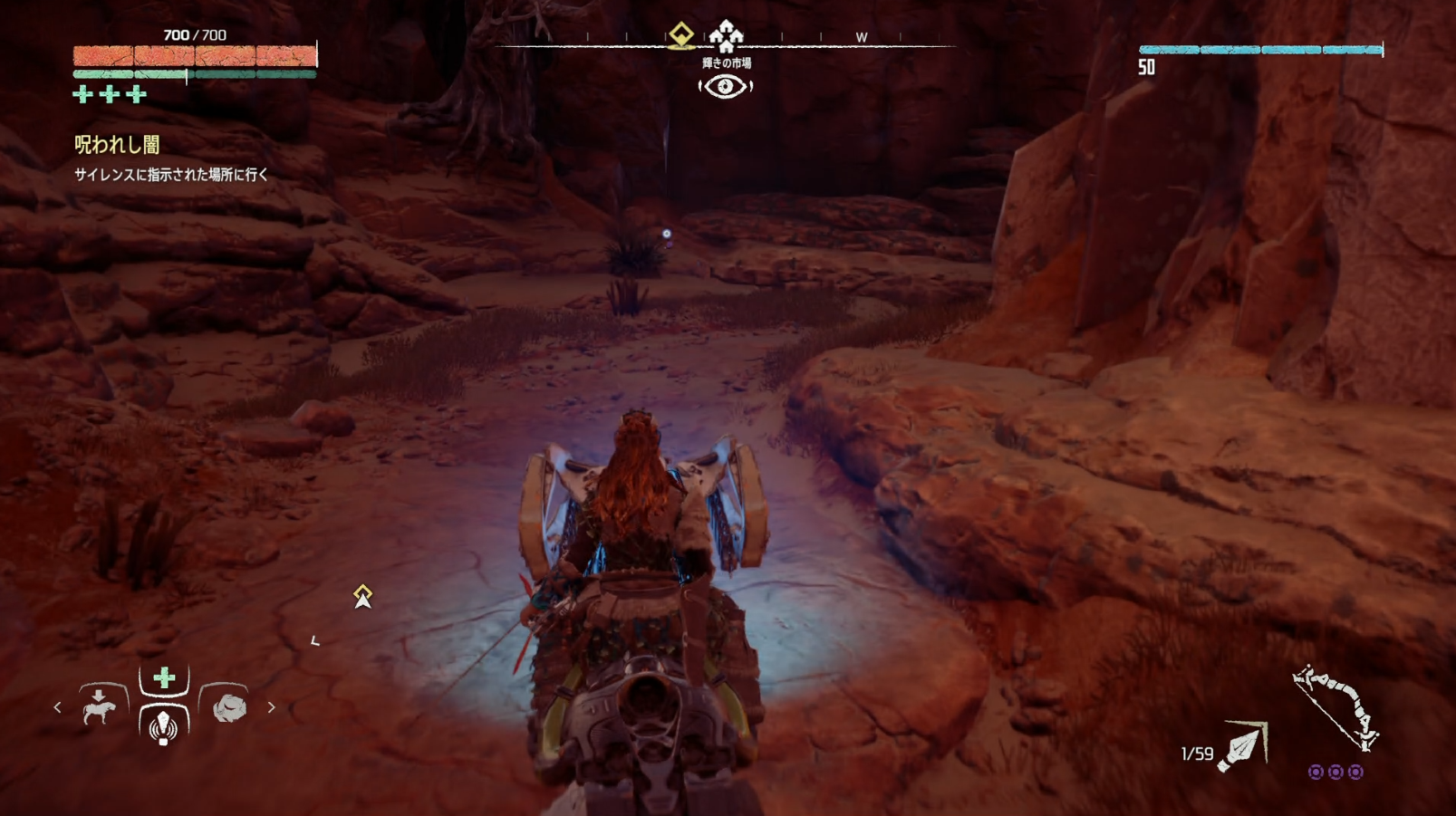Click the arrow ammo type icon
This screenshot has height=816, width=1456.
point(1242,747)
